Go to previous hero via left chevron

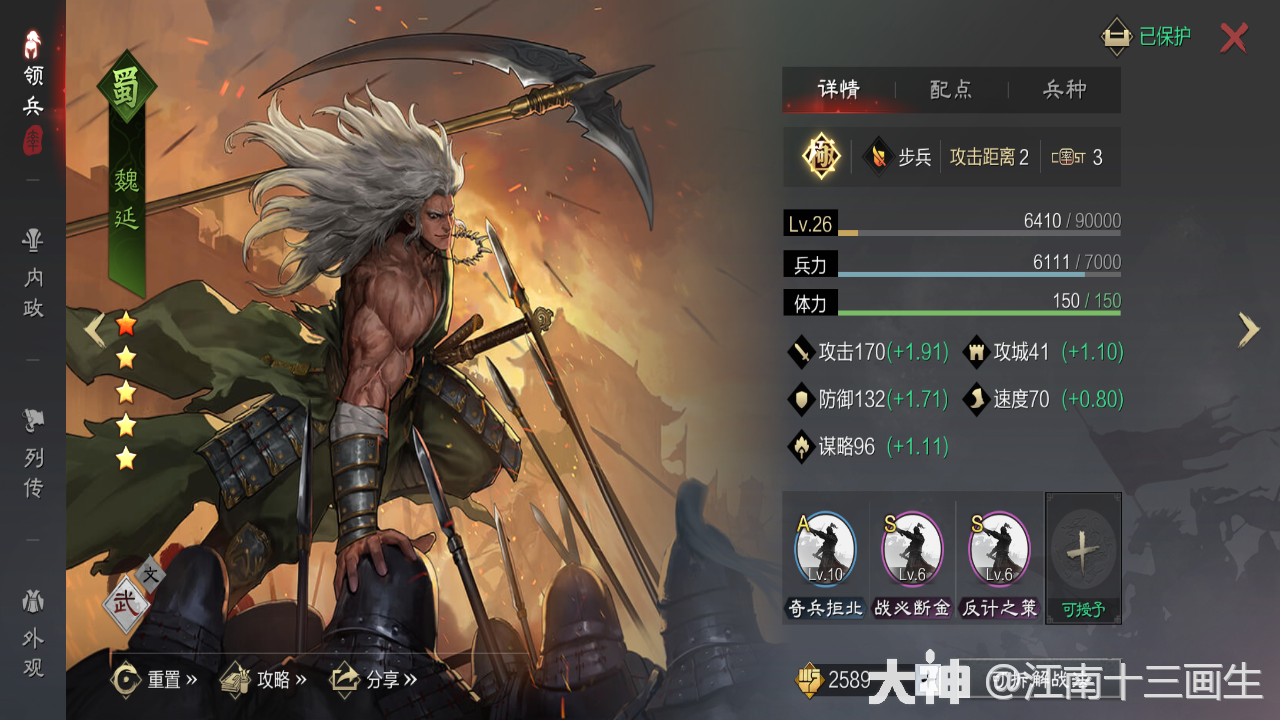point(92,330)
